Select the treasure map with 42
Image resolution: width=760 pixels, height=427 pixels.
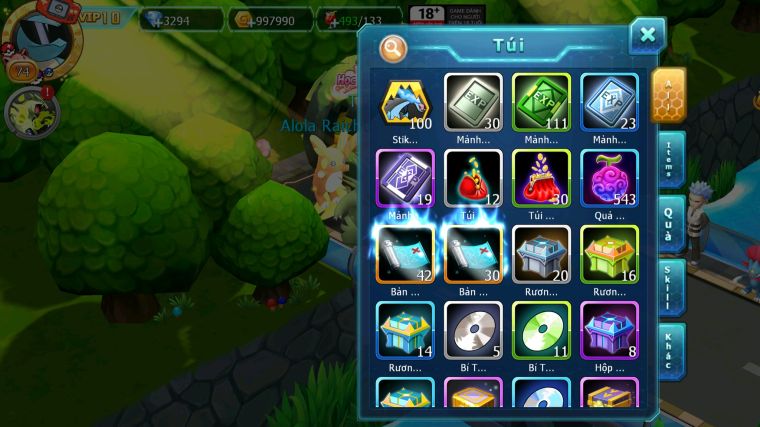pyautogui.click(x=406, y=253)
